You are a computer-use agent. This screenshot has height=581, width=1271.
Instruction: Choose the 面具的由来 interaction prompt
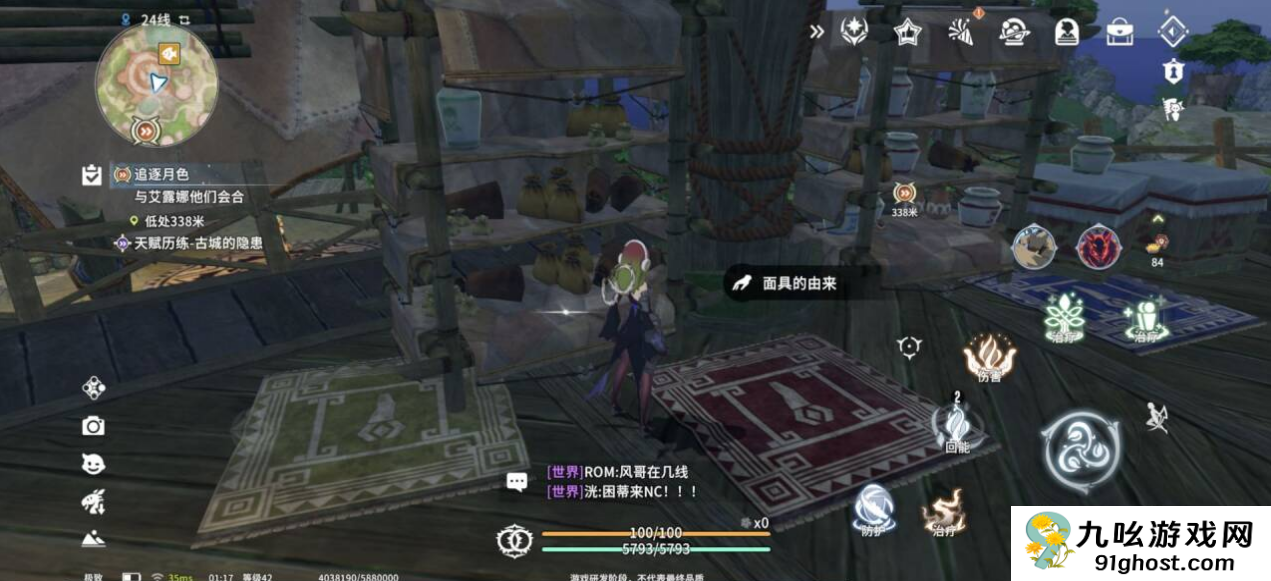coord(788,283)
